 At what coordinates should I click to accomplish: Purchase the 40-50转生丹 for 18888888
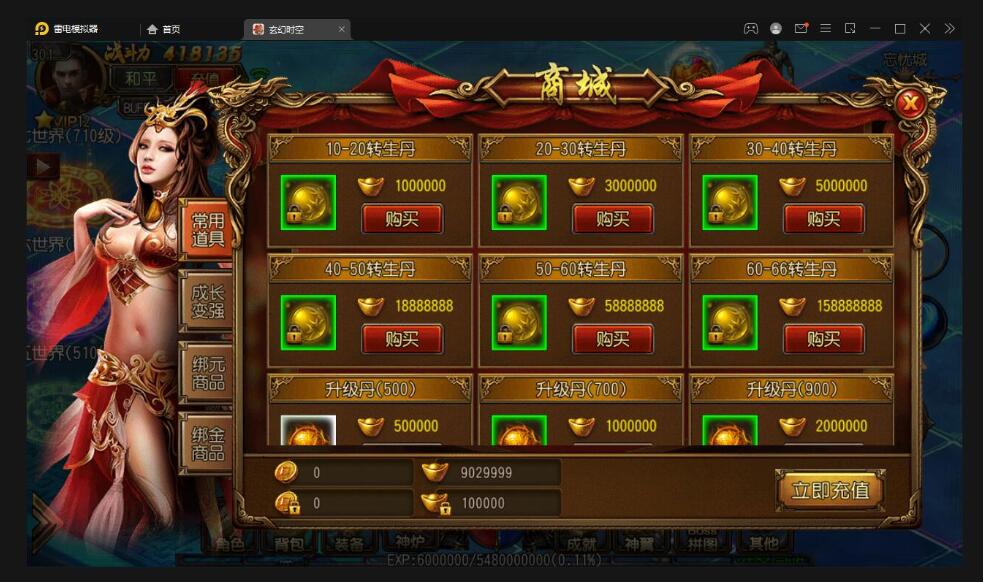pos(402,339)
